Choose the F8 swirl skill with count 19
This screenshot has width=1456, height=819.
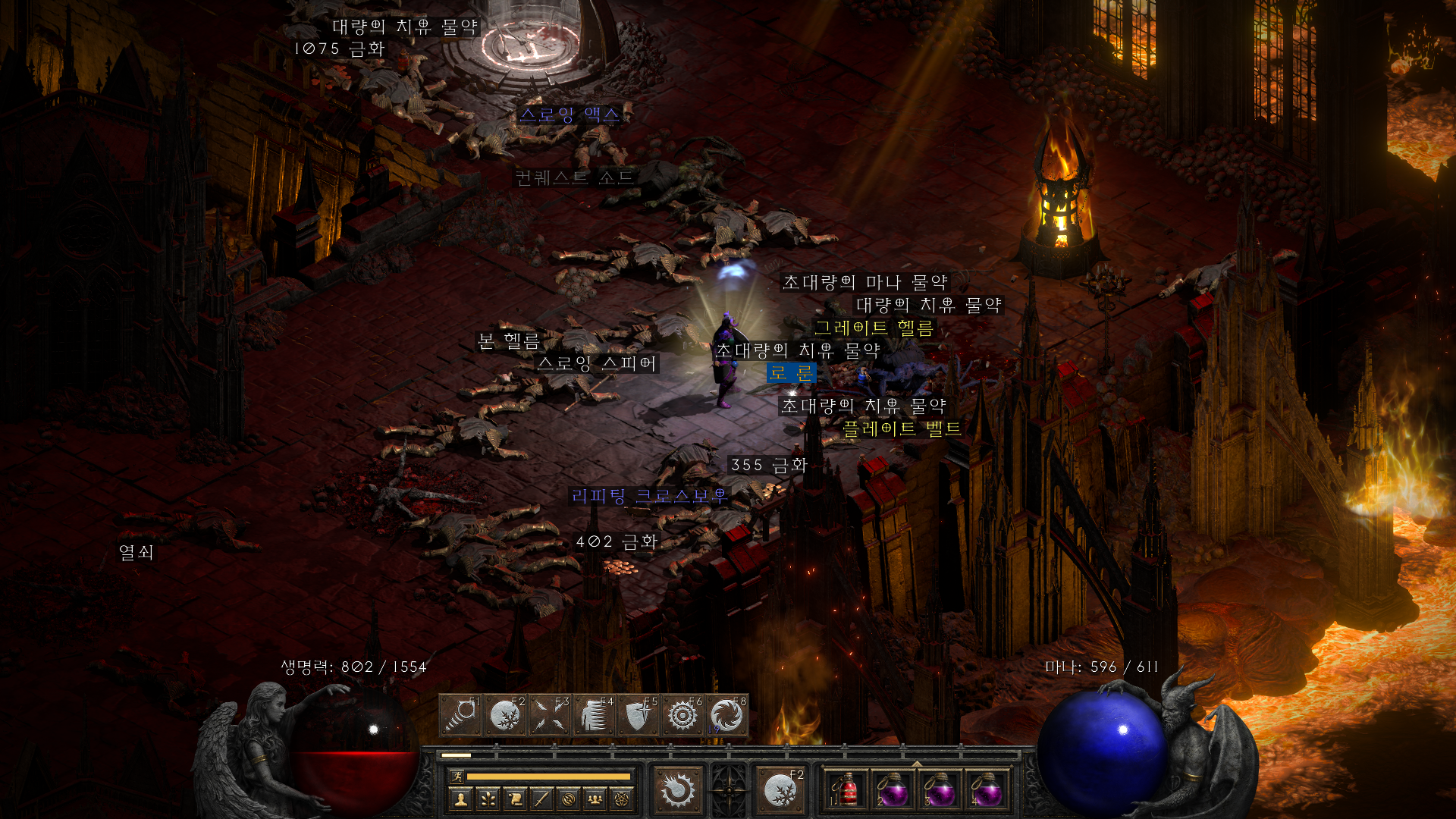[726, 714]
